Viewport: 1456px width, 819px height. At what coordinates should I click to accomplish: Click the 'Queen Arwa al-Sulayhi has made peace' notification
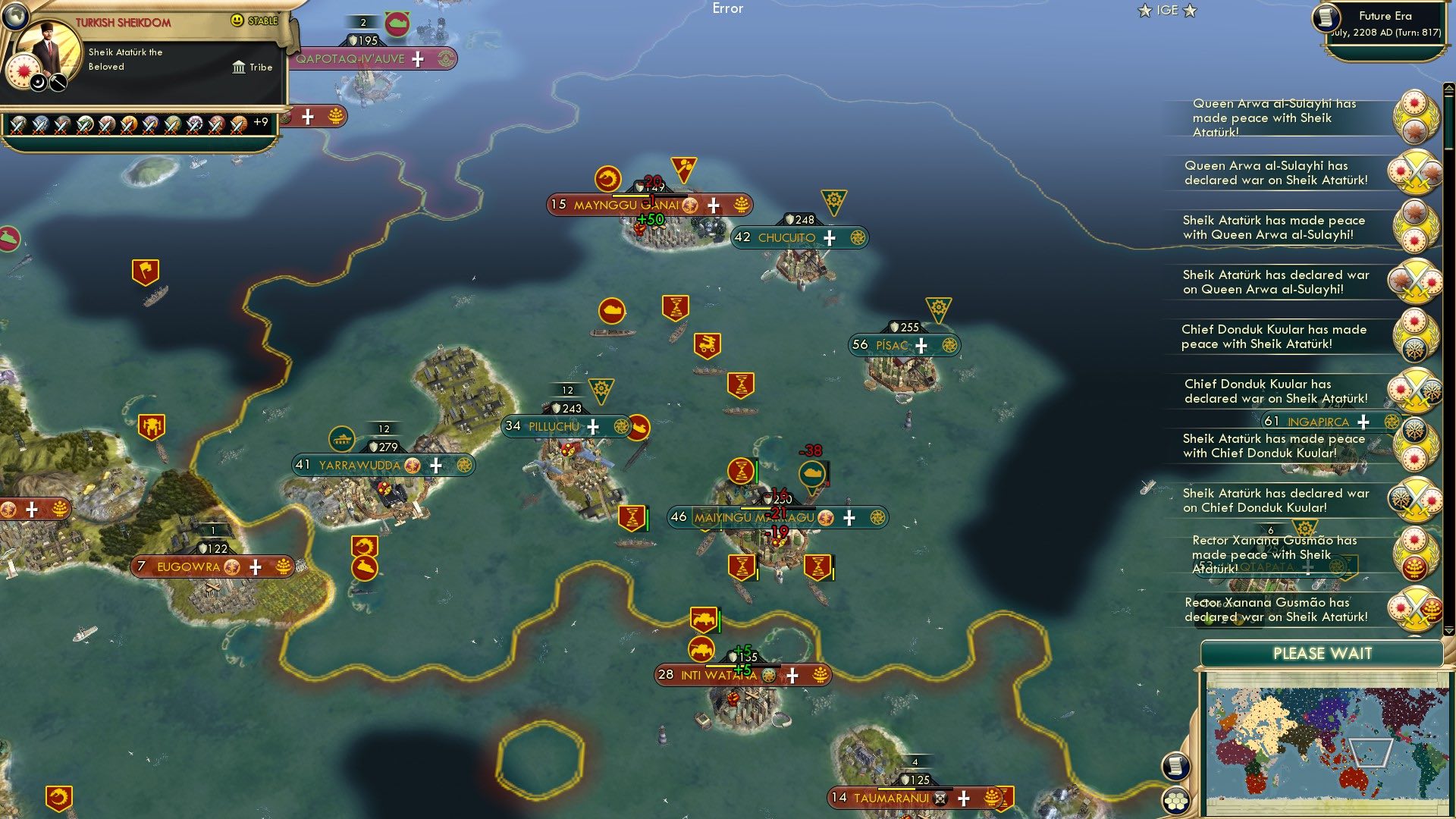(1274, 118)
